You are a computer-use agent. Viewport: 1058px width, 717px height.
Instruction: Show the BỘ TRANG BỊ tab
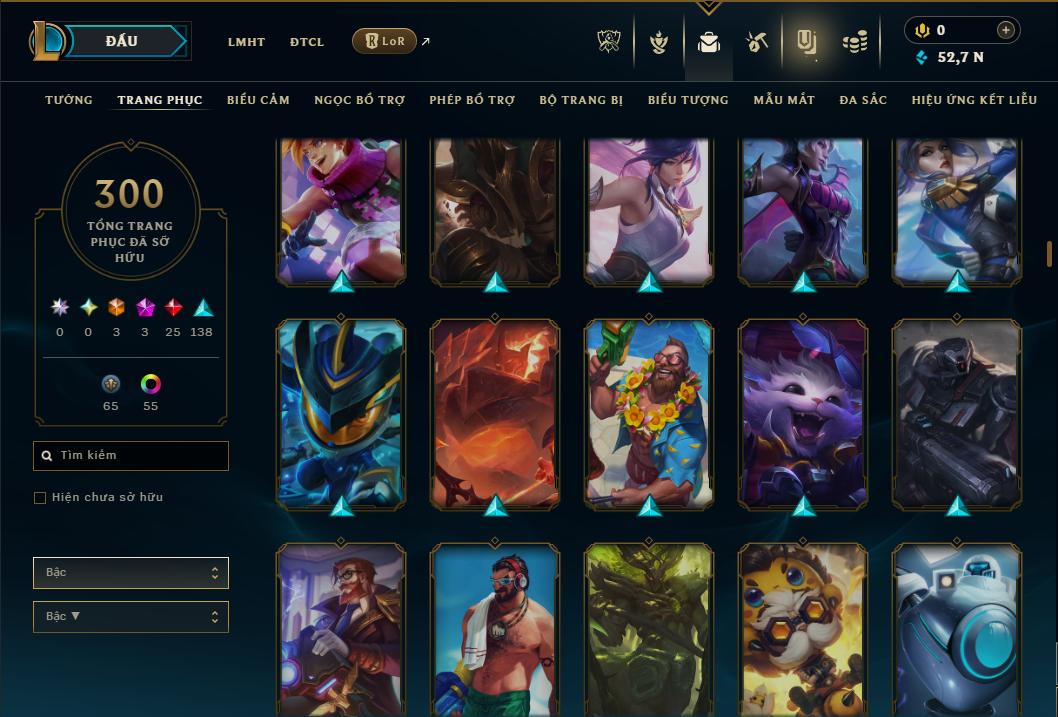pos(581,100)
